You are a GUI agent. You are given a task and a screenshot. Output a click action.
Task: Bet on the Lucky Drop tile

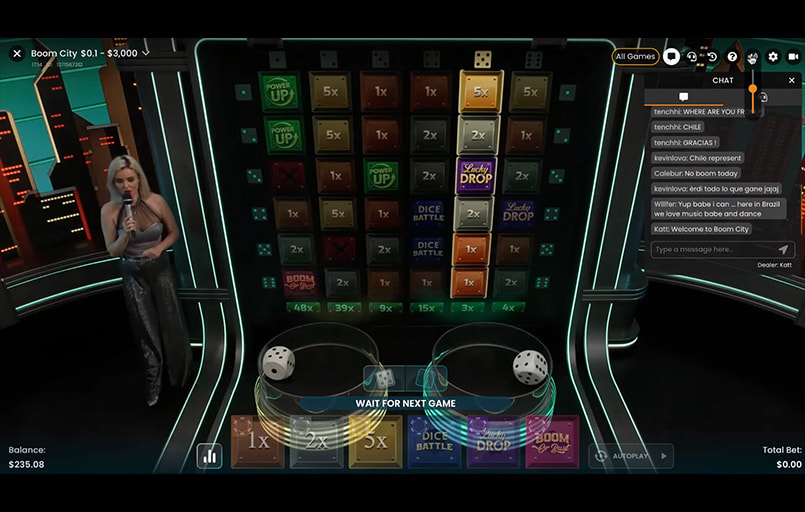tap(493, 442)
